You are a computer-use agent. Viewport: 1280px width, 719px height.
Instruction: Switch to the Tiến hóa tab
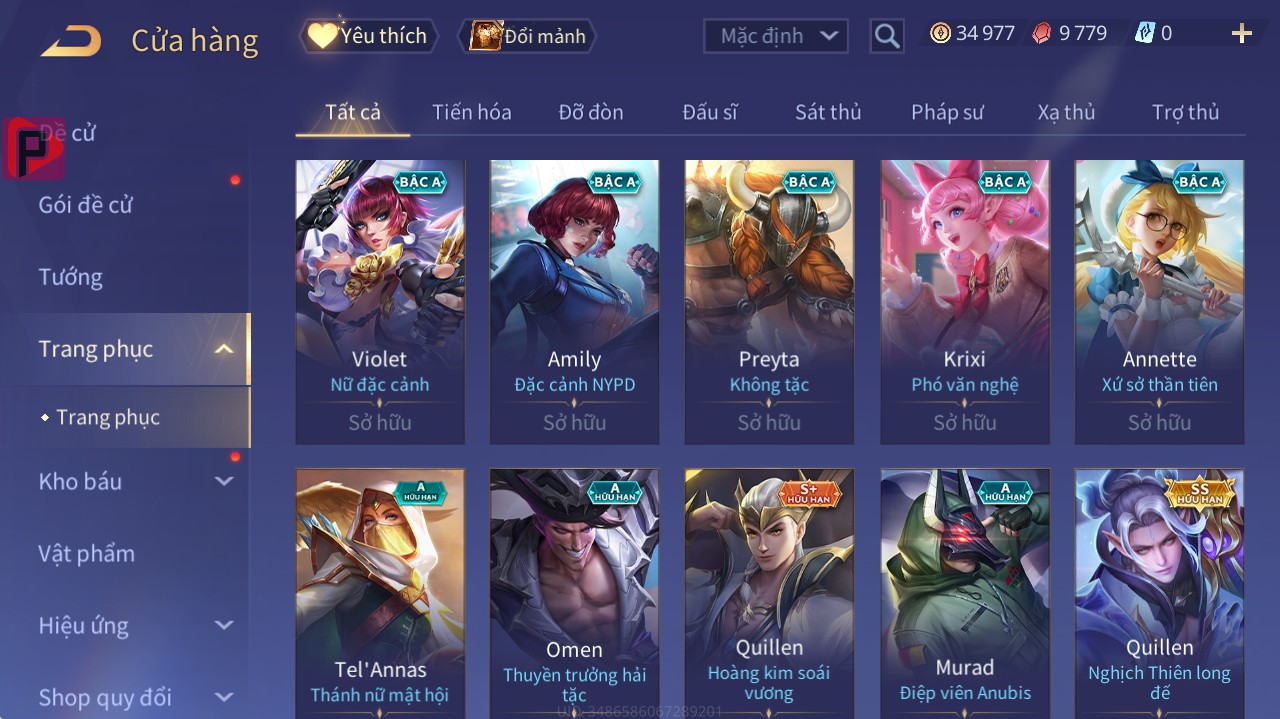471,112
